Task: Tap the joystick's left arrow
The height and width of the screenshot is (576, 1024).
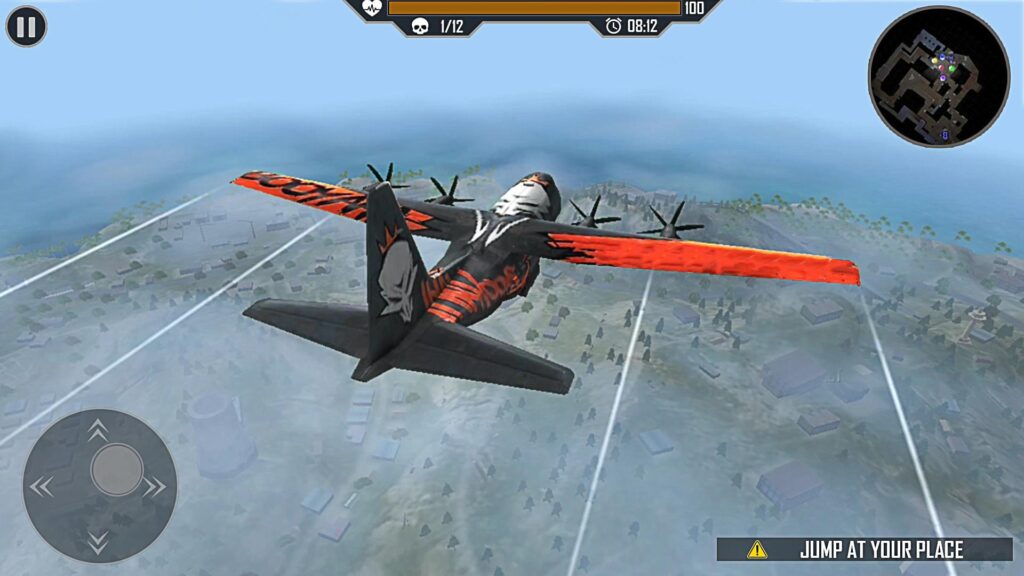Action: [x=41, y=487]
